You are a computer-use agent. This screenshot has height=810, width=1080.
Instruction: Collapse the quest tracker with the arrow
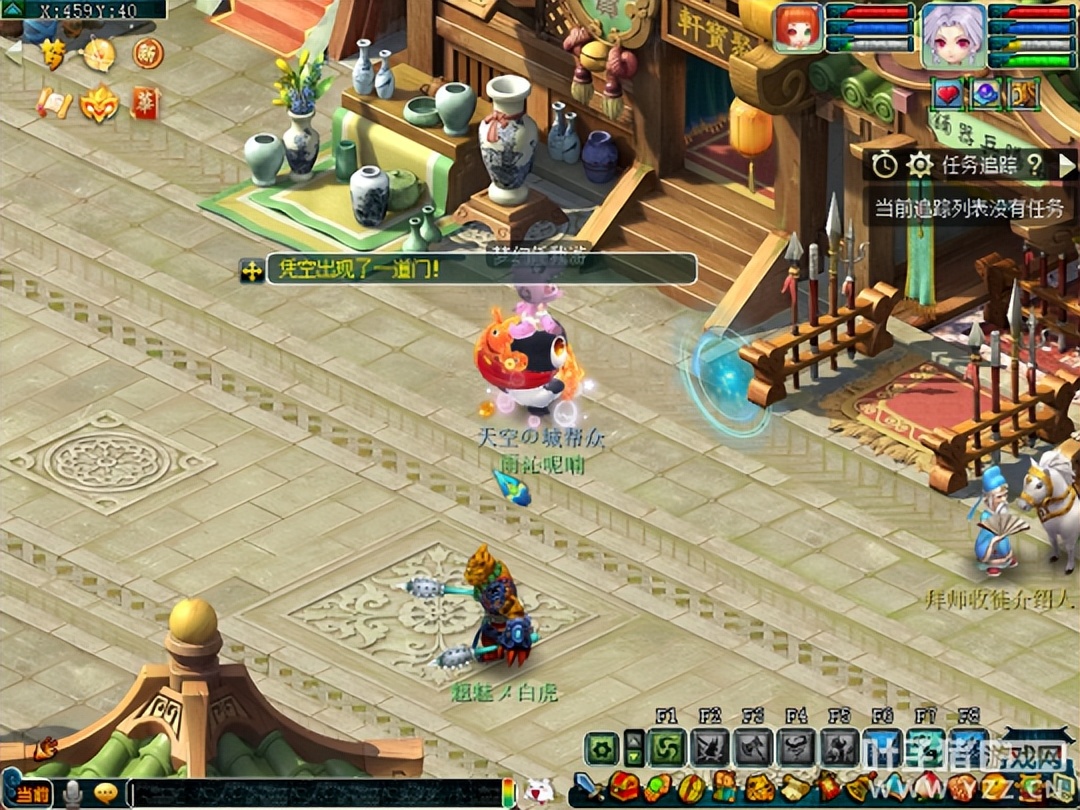pos(1066,165)
